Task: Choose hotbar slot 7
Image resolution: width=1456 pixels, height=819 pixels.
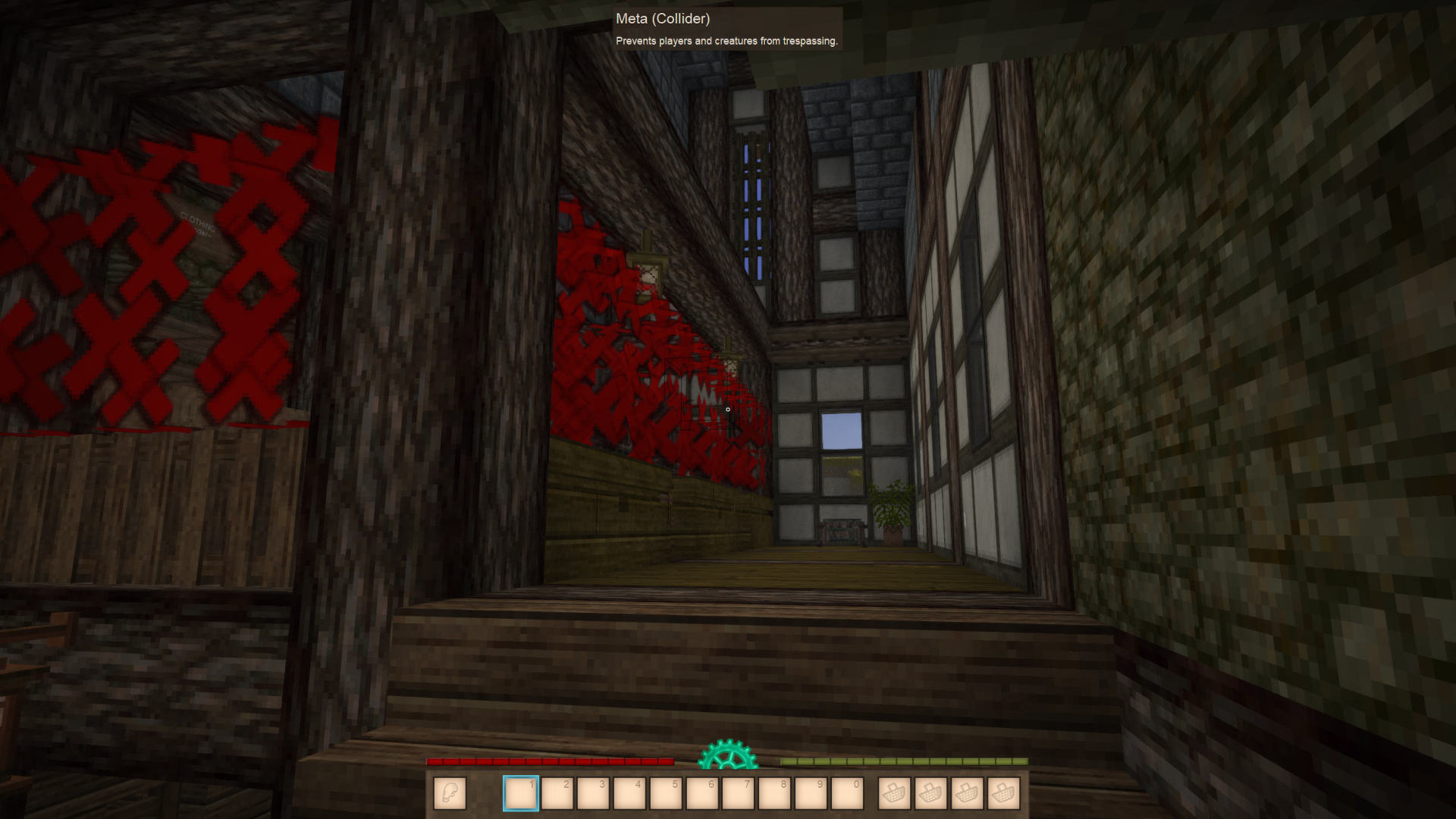Action: (x=739, y=793)
